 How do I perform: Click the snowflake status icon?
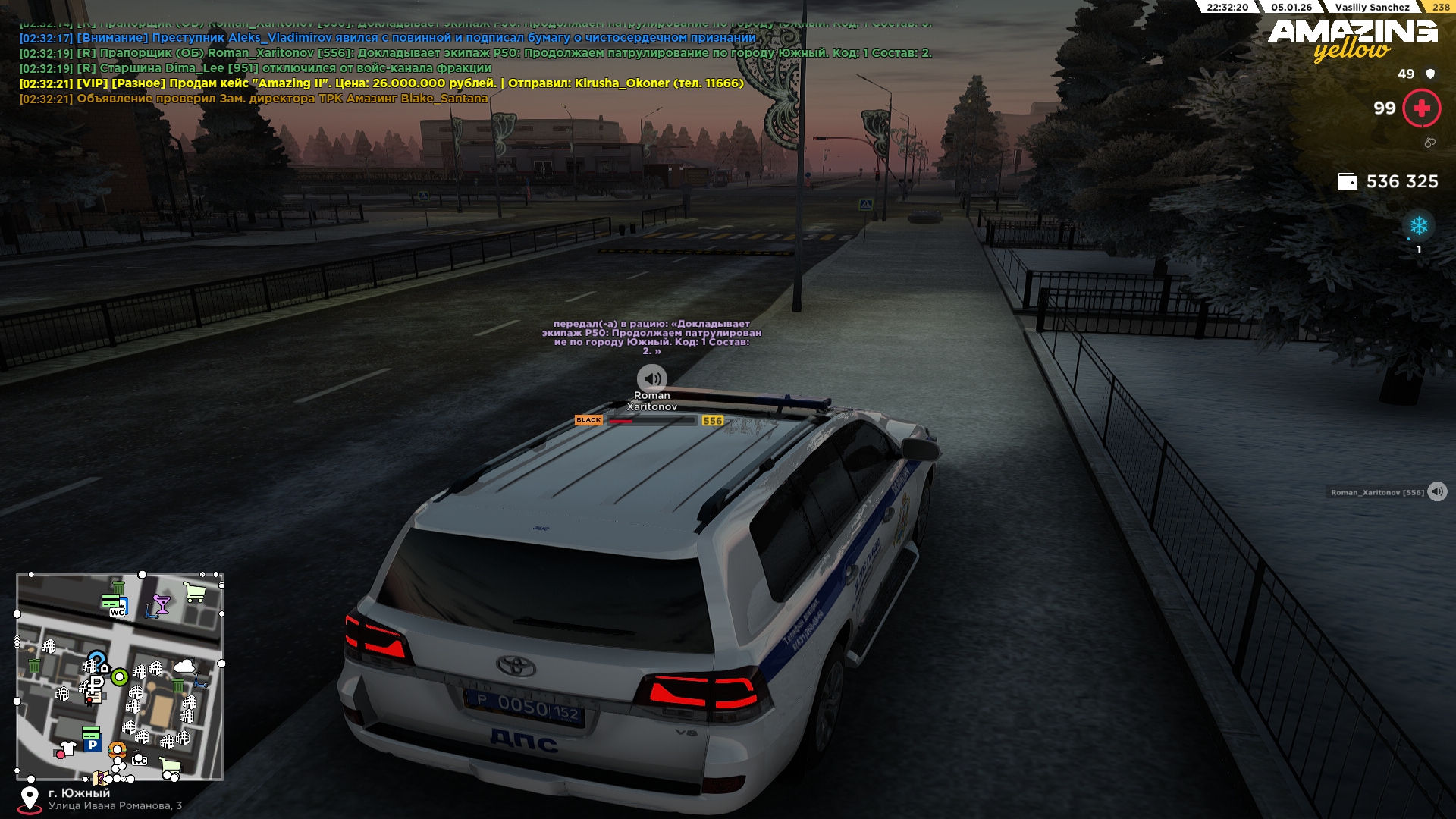coord(1418,225)
